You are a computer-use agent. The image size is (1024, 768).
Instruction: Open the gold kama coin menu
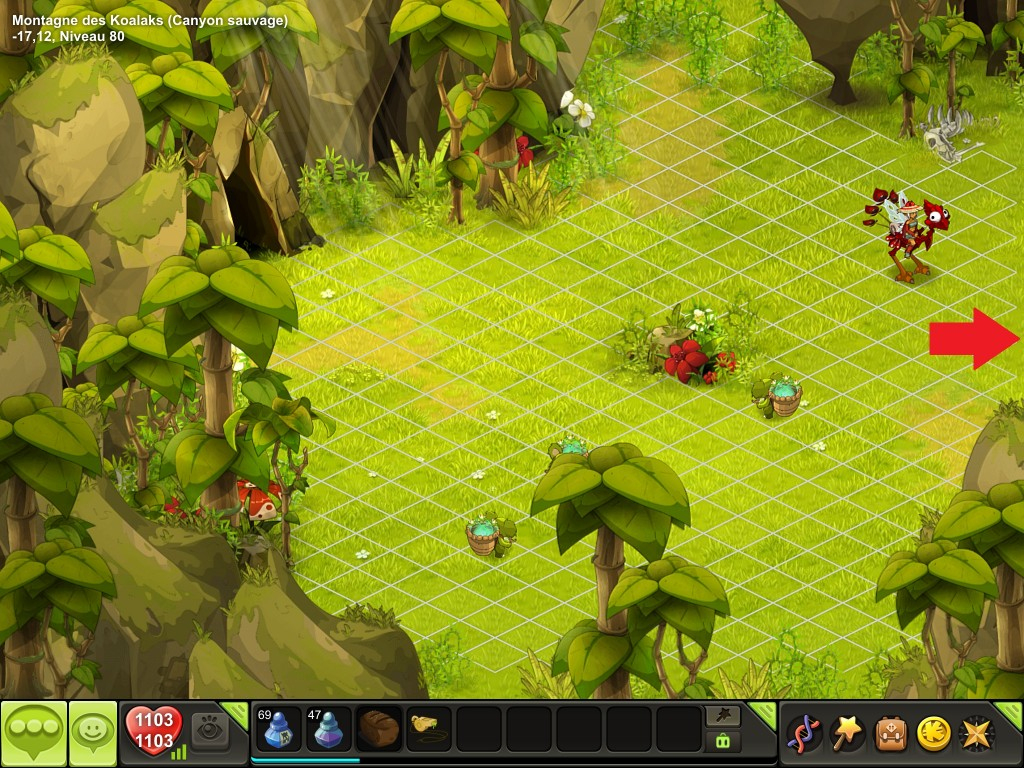coord(934,733)
